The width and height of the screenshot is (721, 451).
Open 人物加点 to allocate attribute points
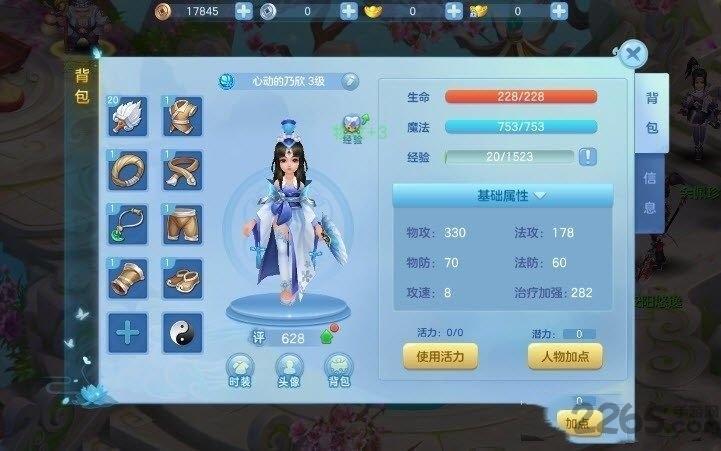[x=566, y=355]
